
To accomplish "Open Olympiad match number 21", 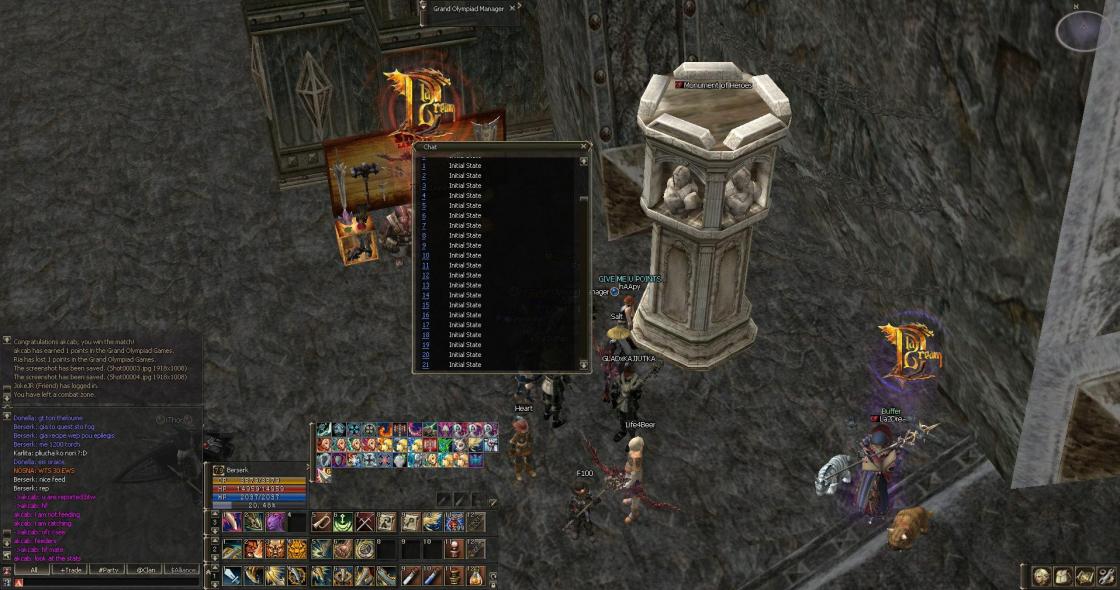I will [465, 365].
